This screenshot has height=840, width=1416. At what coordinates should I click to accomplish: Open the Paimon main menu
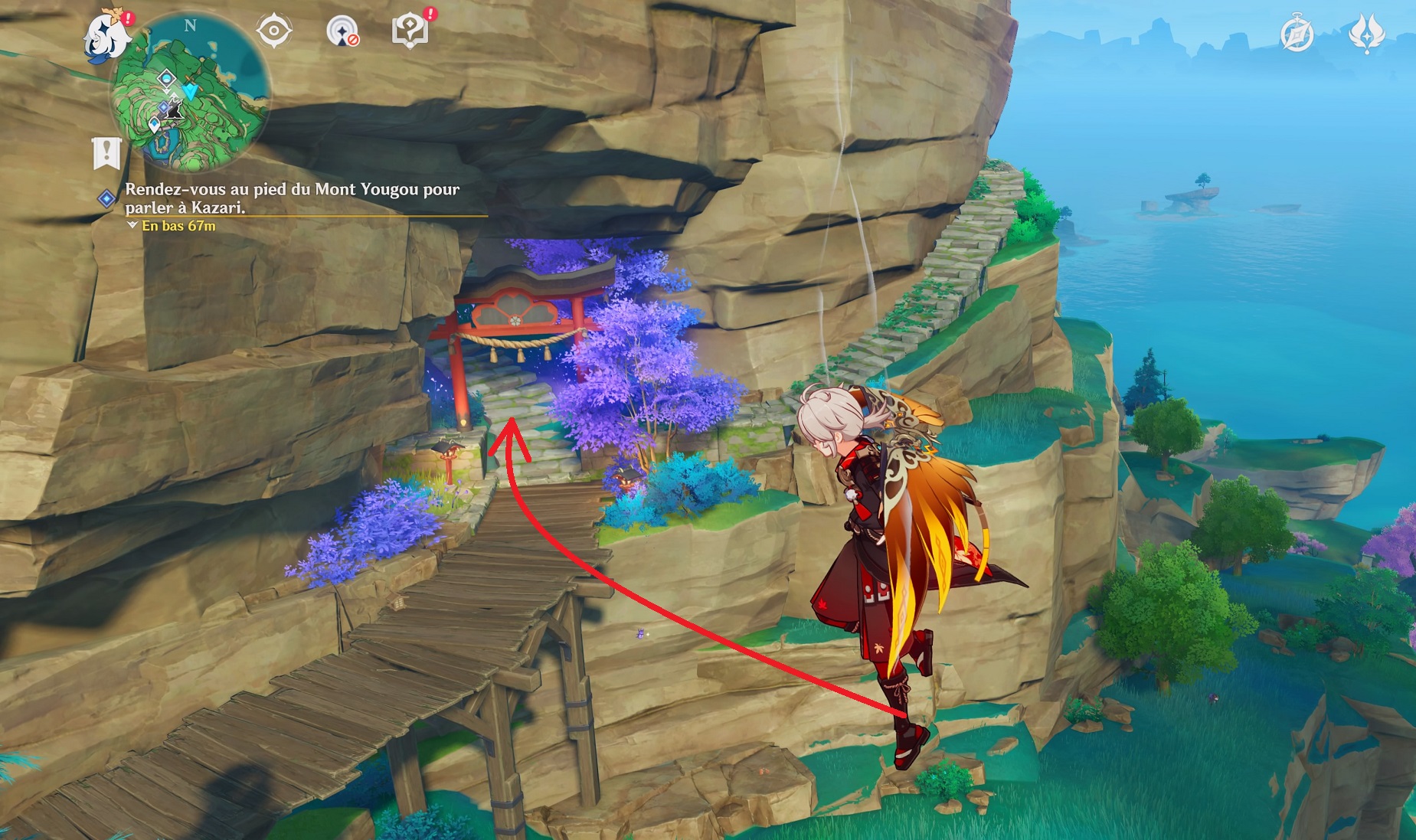[107, 37]
